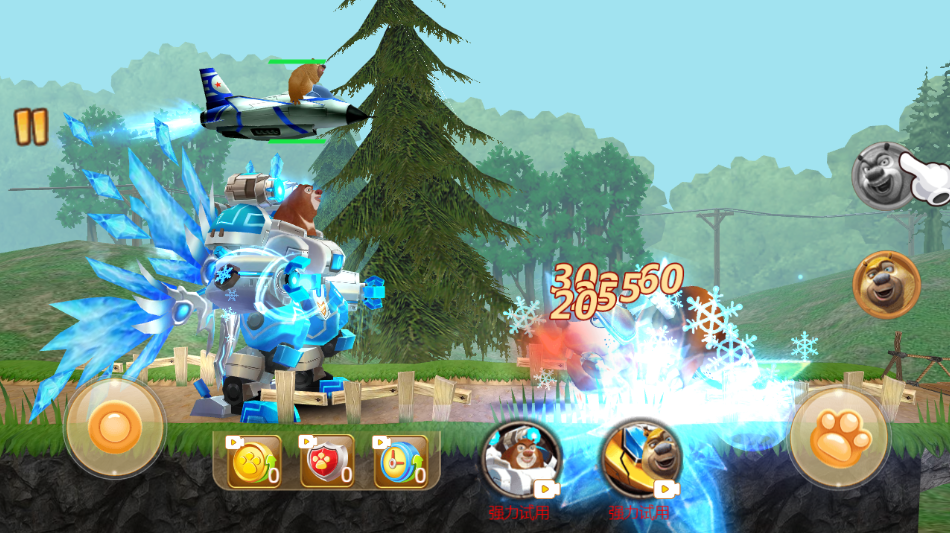Viewport: 950px width, 533px height.
Task: Tap the orange virtual joystick
Action: click(114, 428)
